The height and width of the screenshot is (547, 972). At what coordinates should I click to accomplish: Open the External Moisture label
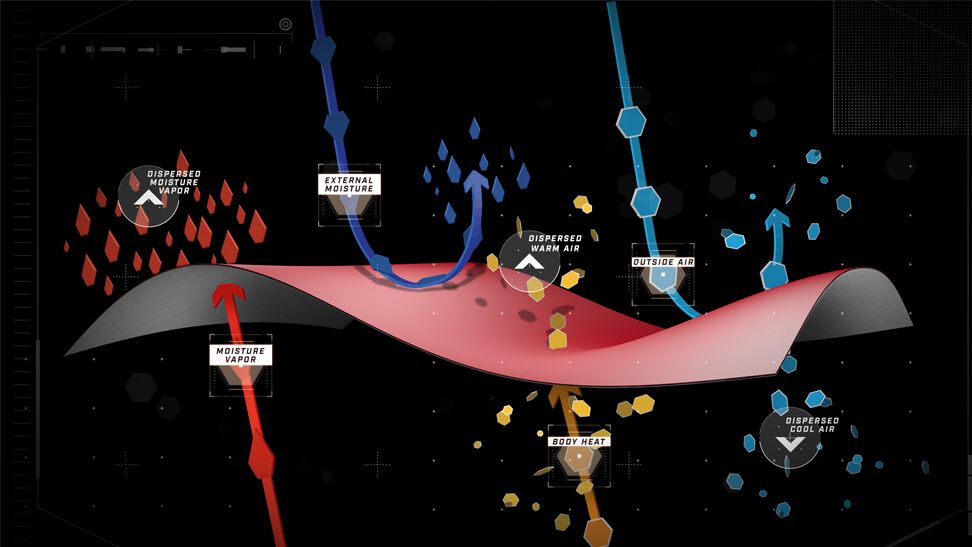point(348,184)
